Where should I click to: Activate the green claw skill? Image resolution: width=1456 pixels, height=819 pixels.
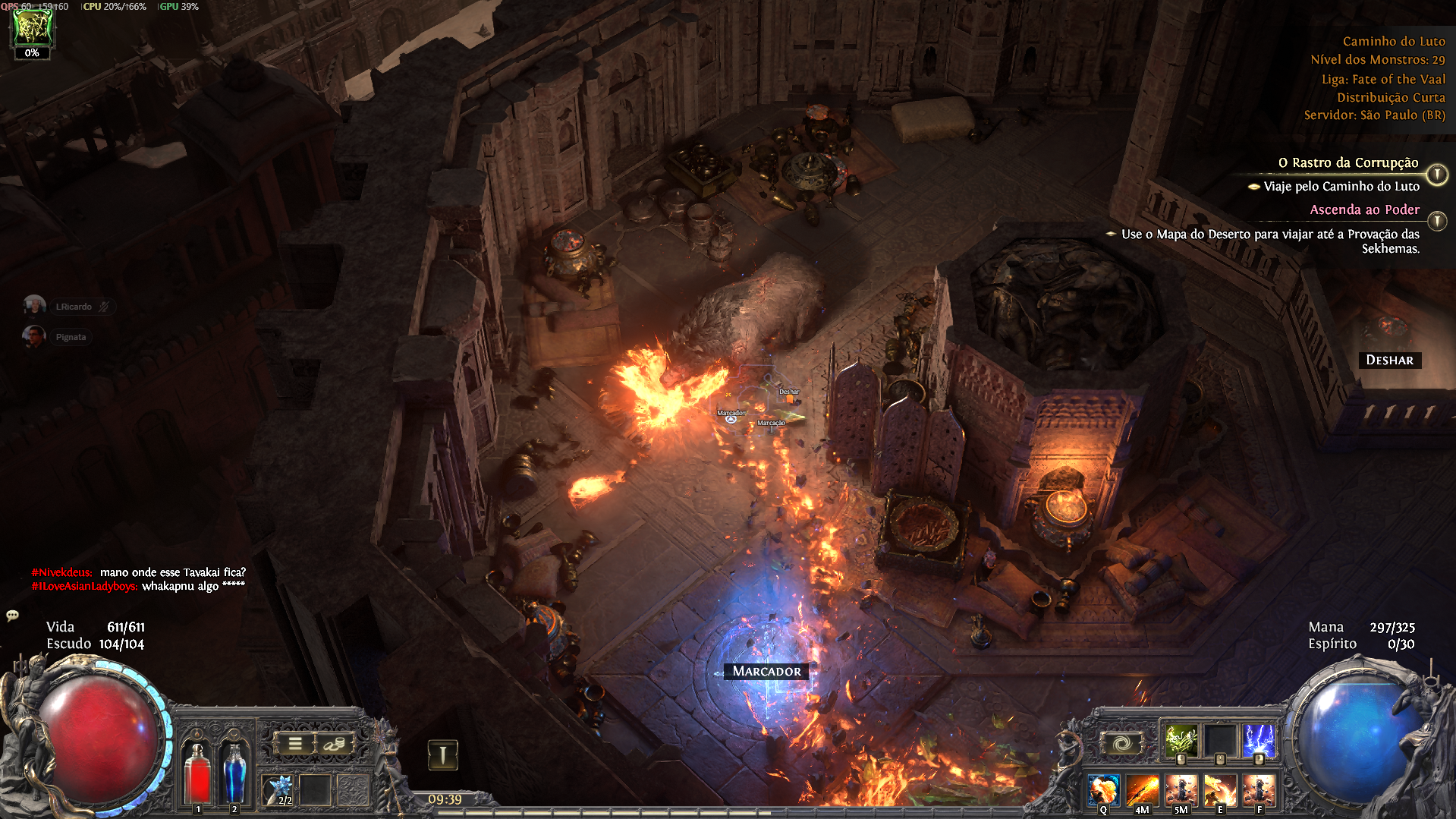[x=1181, y=740]
